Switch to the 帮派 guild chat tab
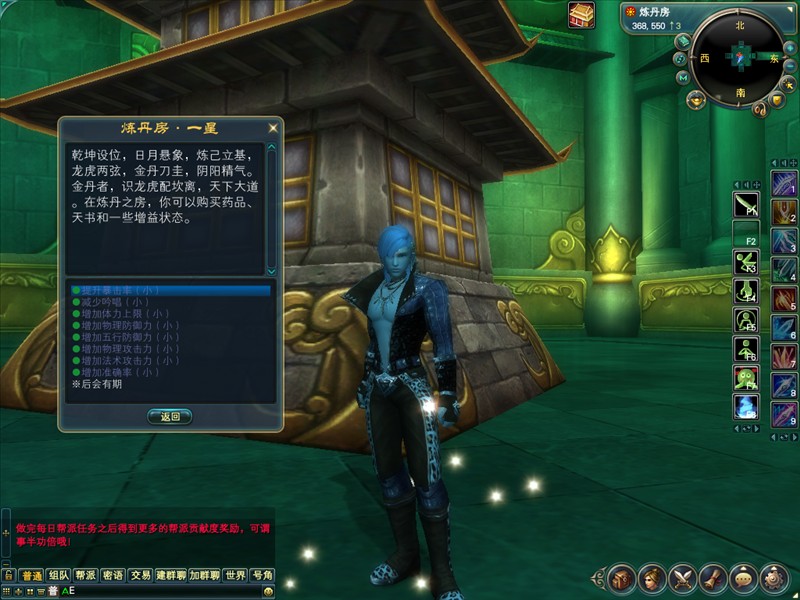Screen dimensions: 800x600 pos(86,576)
